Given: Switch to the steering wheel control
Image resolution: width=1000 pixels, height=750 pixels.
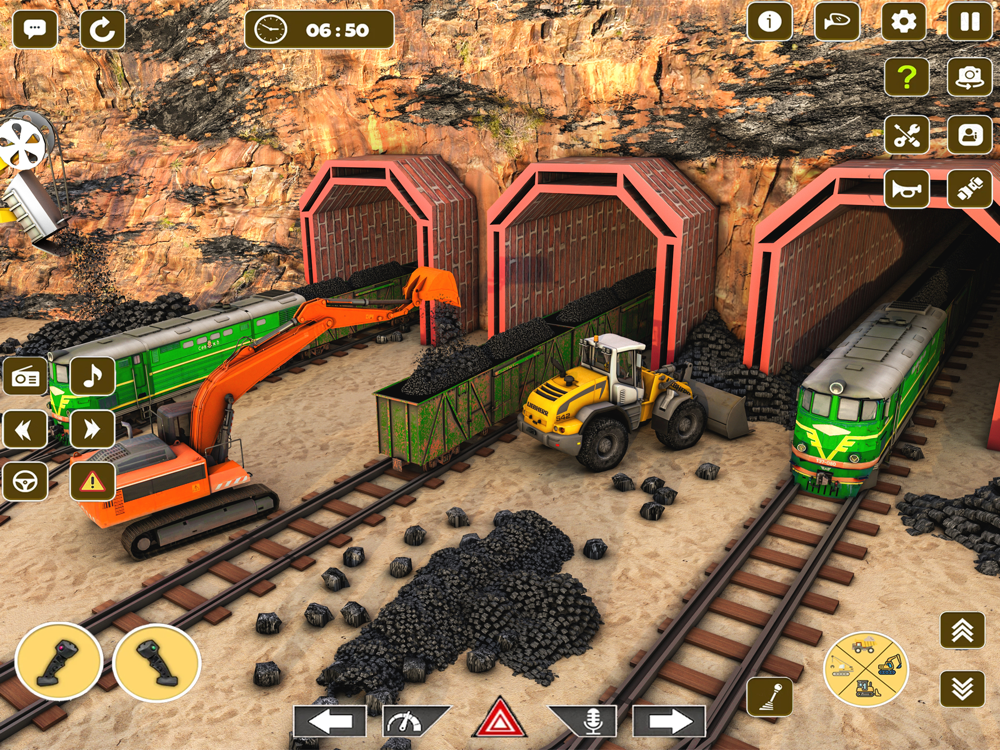Looking at the screenshot, I should tap(25, 482).
